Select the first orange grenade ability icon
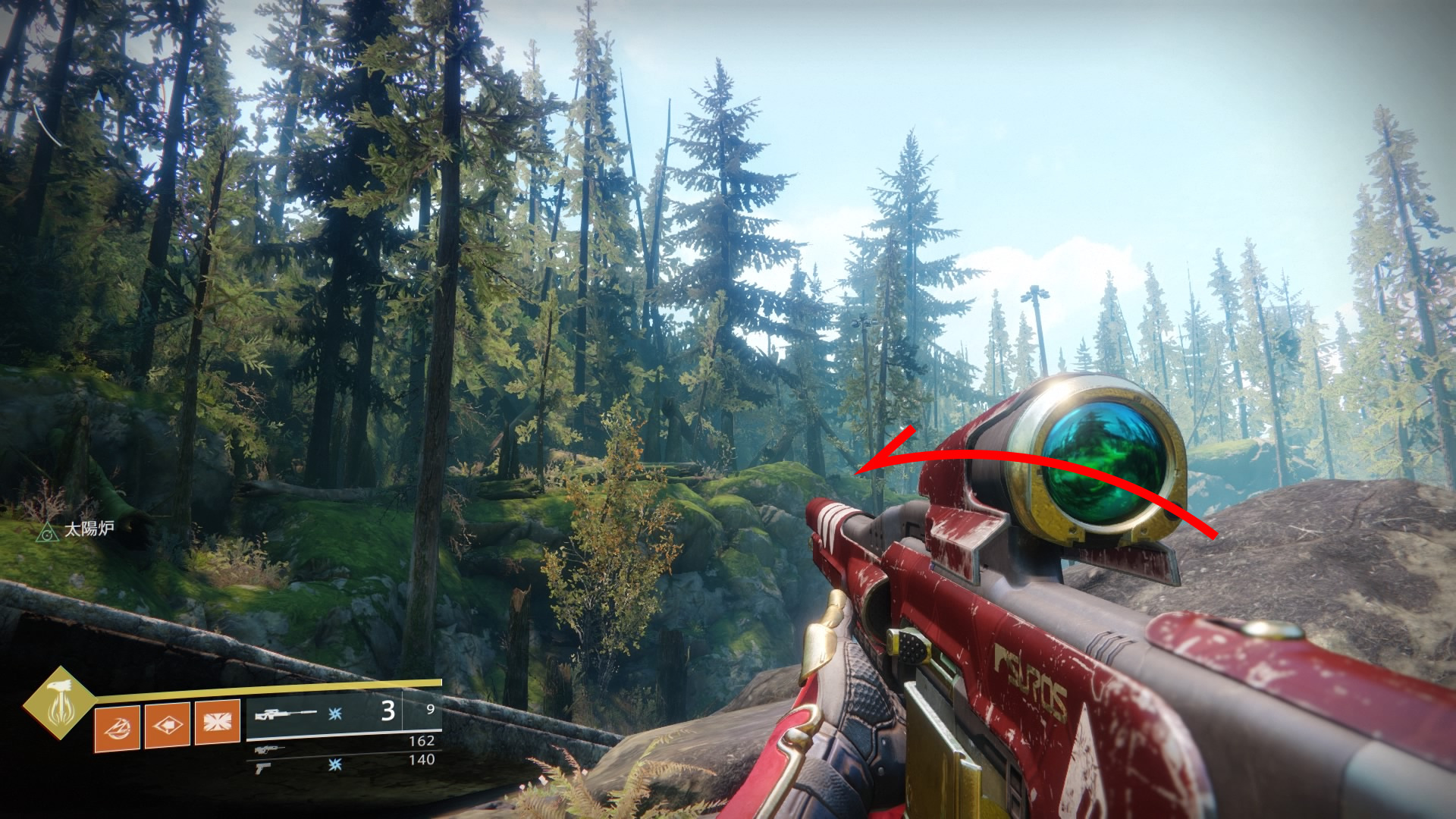1456x819 pixels. coord(117,727)
